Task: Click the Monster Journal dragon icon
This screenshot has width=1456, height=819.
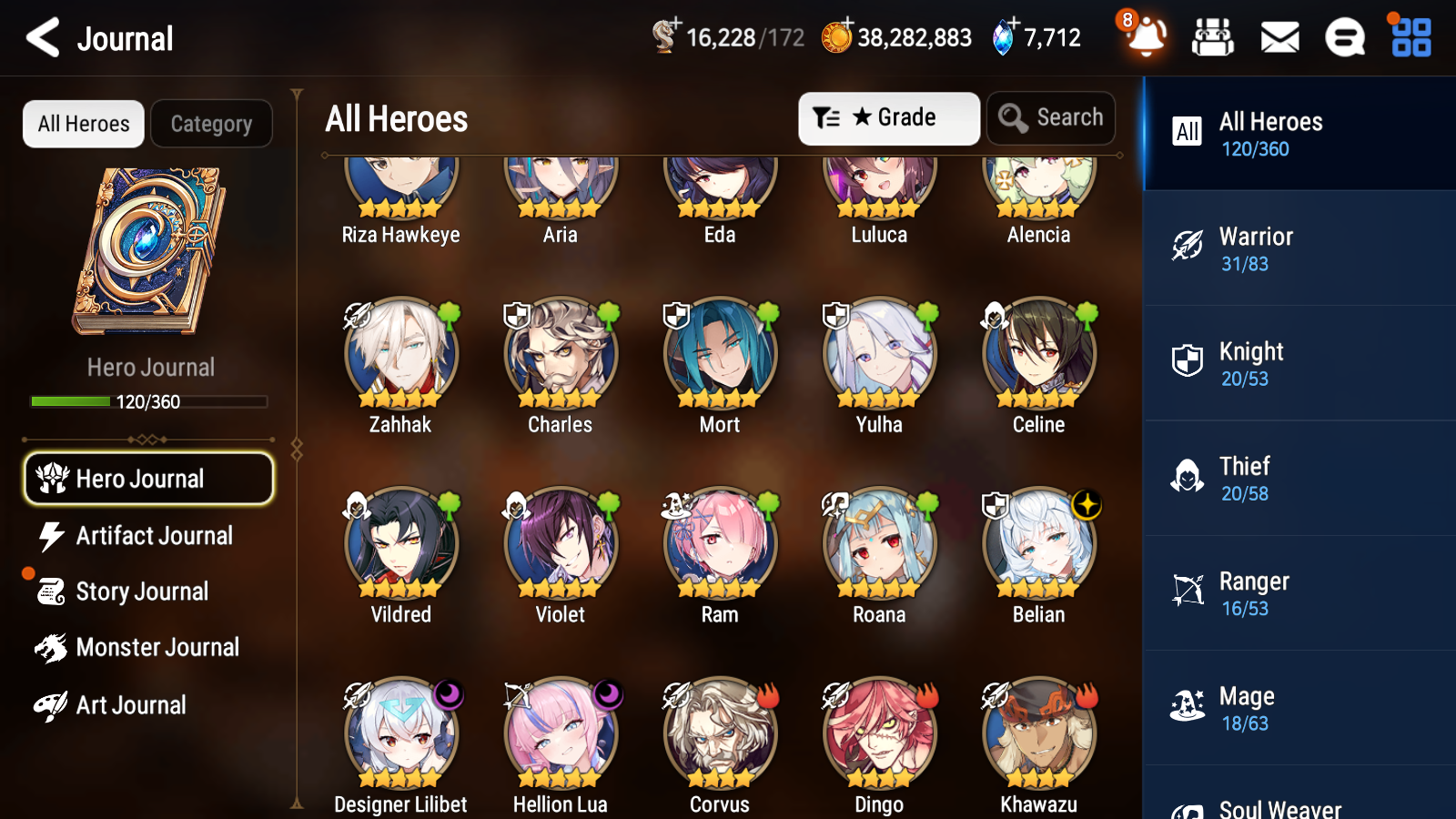Action: click(52, 647)
